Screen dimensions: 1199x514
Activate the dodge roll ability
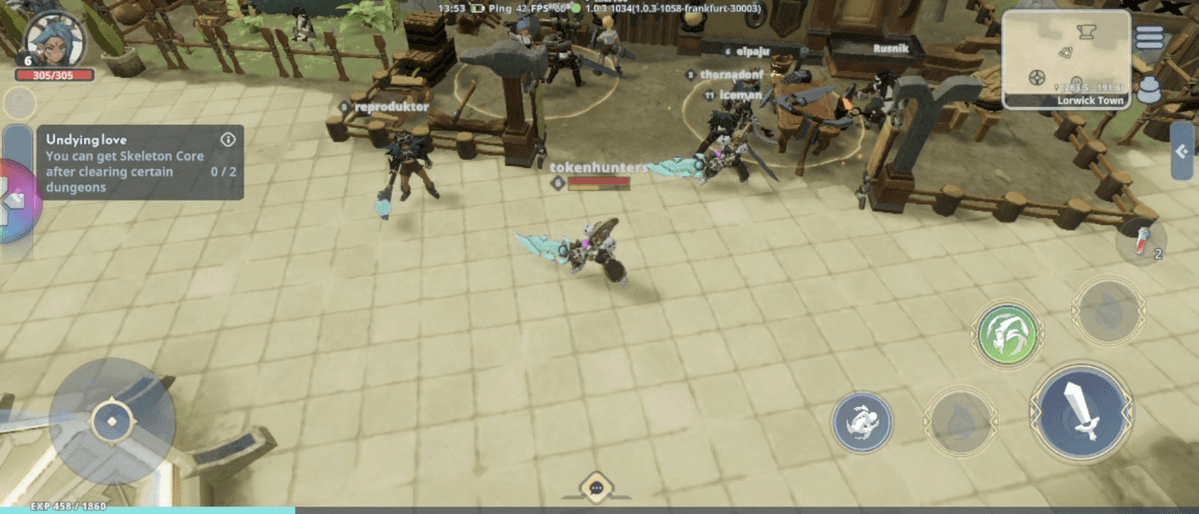tap(862, 421)
